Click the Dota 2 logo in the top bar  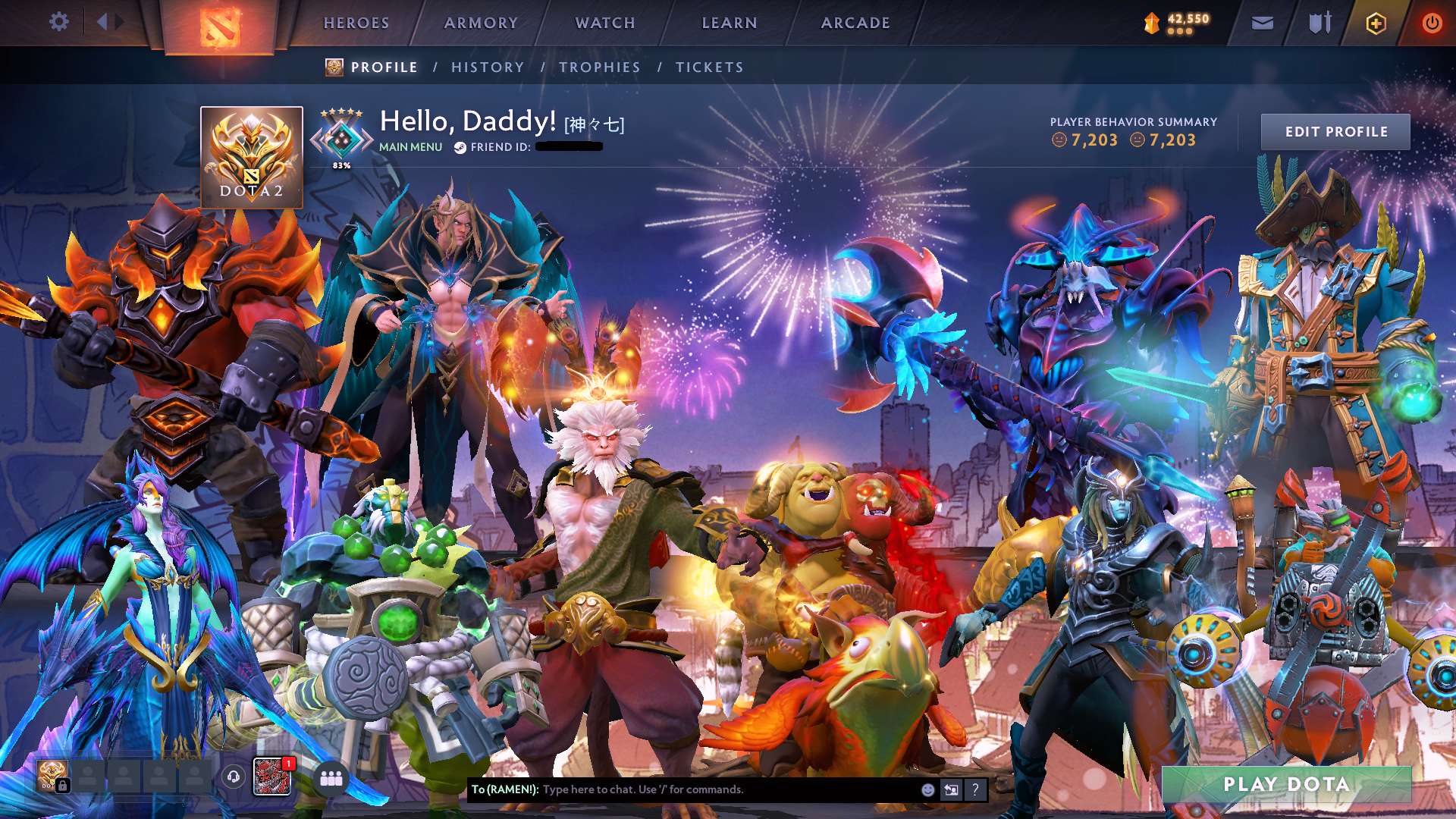point(219,23)
